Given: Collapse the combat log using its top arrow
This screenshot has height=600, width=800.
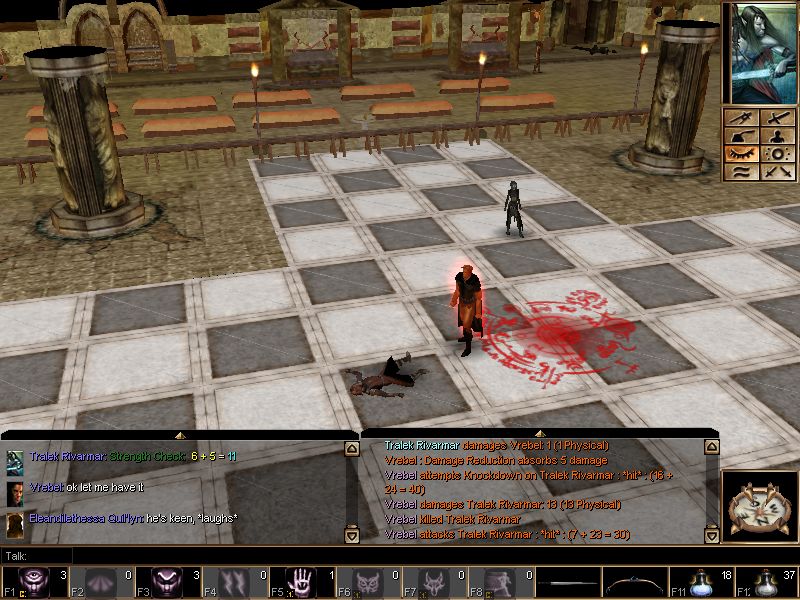Looking at the screenshot, I should pos(541,434).
